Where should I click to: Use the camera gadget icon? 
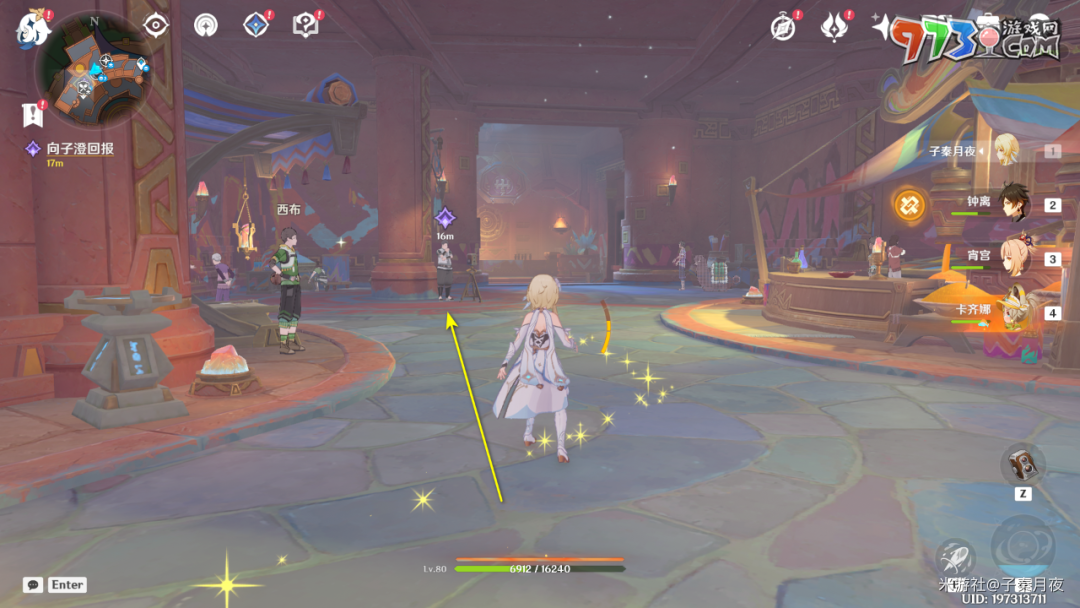tap(1023, 463)
